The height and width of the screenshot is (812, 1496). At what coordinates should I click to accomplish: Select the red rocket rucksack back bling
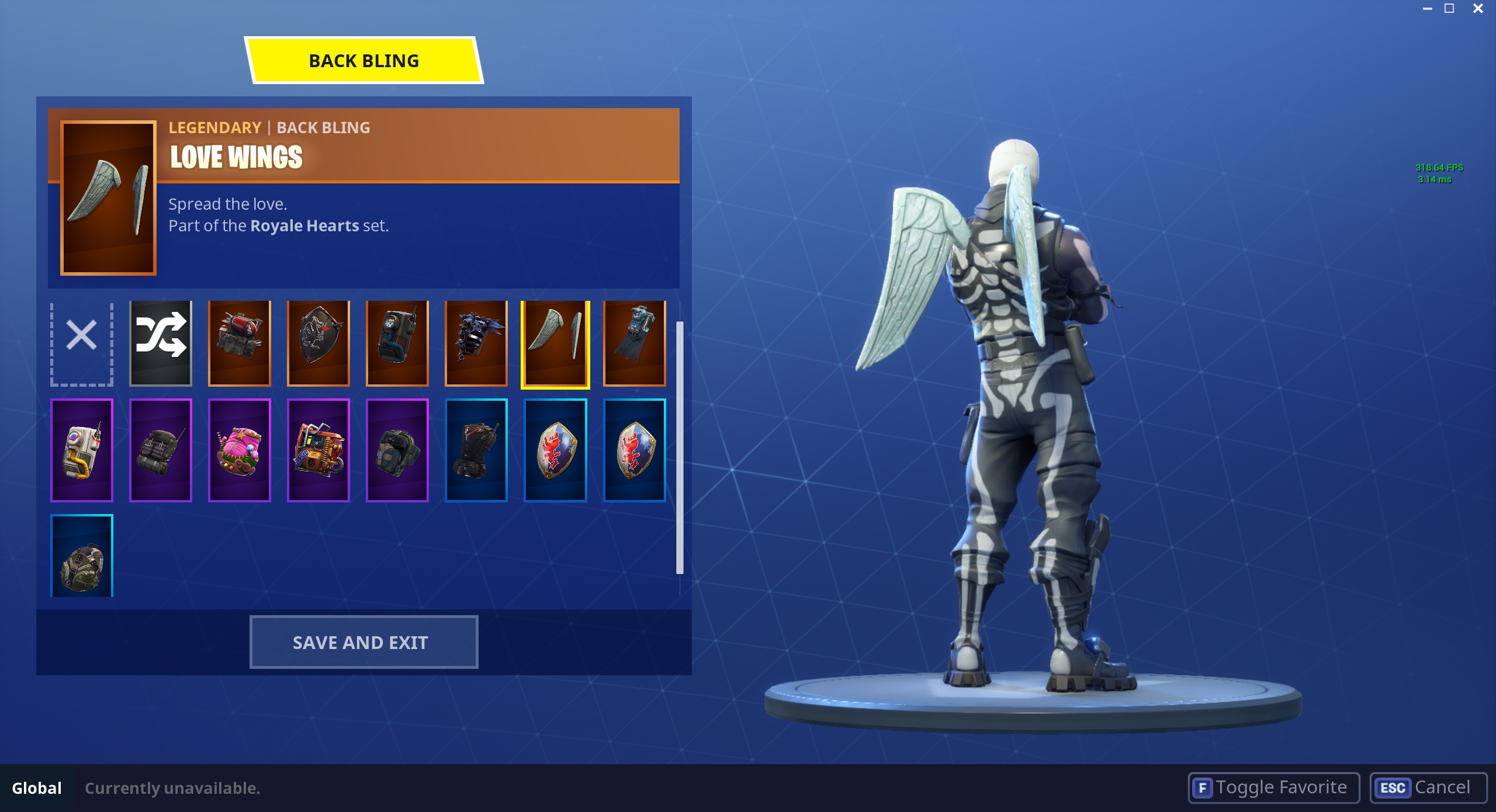tap(240, 343)
